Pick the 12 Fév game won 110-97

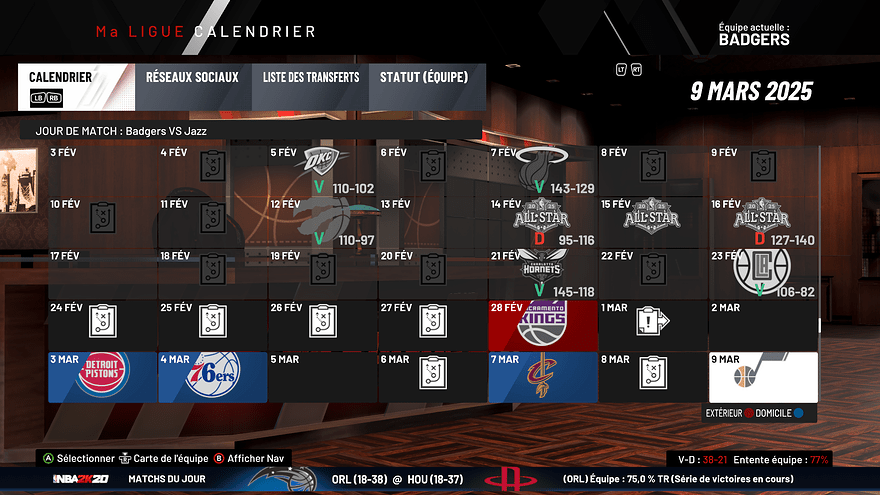(x=323, y=222)
